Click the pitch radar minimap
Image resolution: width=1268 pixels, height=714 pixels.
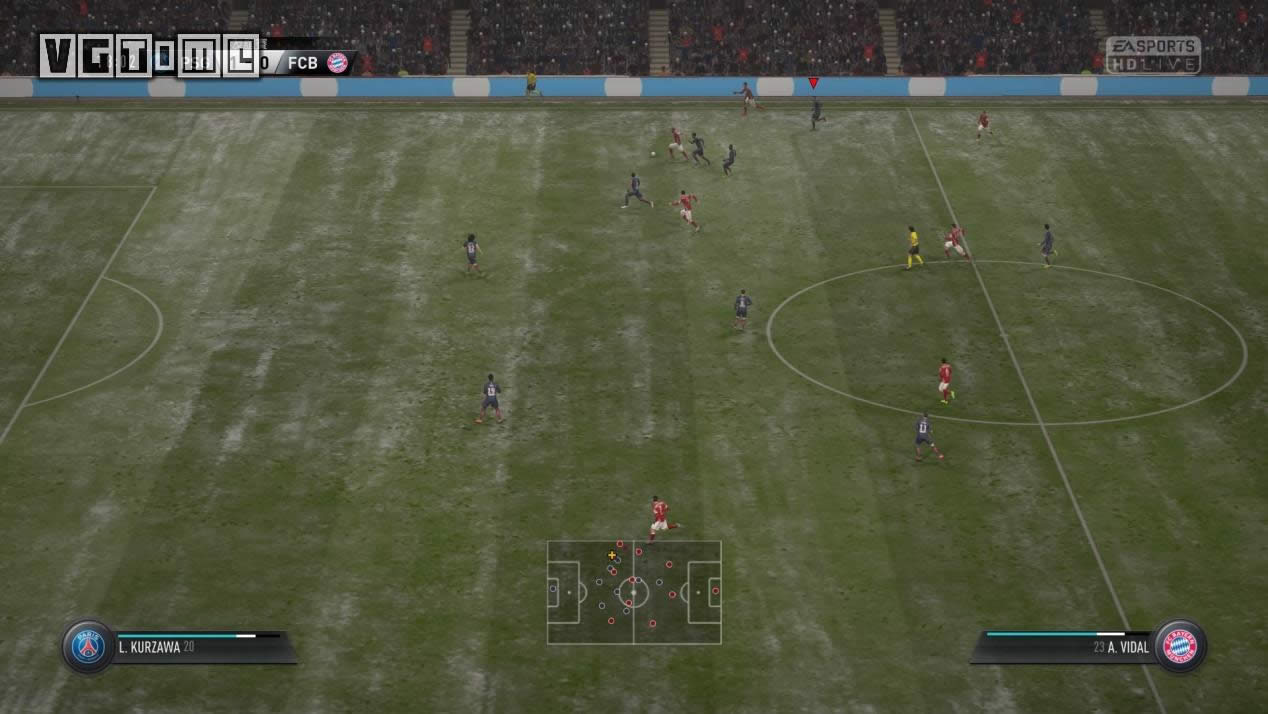click(x=634, y=592)
